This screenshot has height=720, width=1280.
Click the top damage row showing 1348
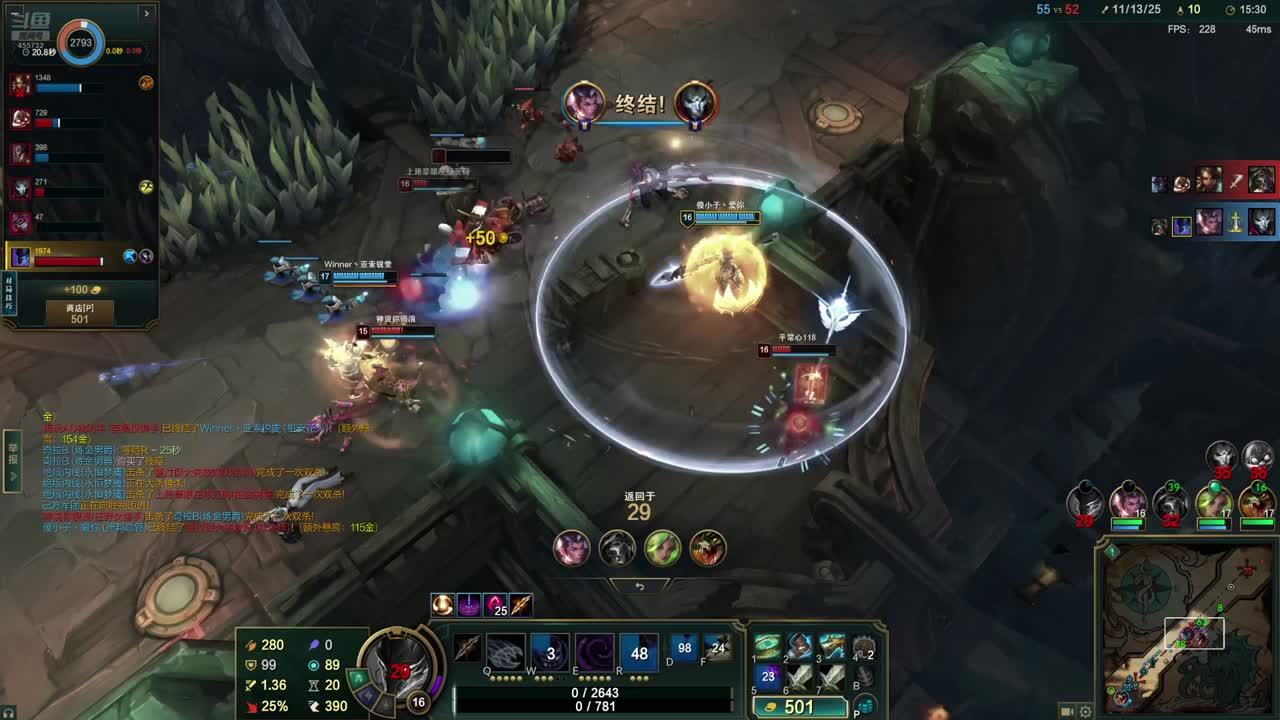80,84
